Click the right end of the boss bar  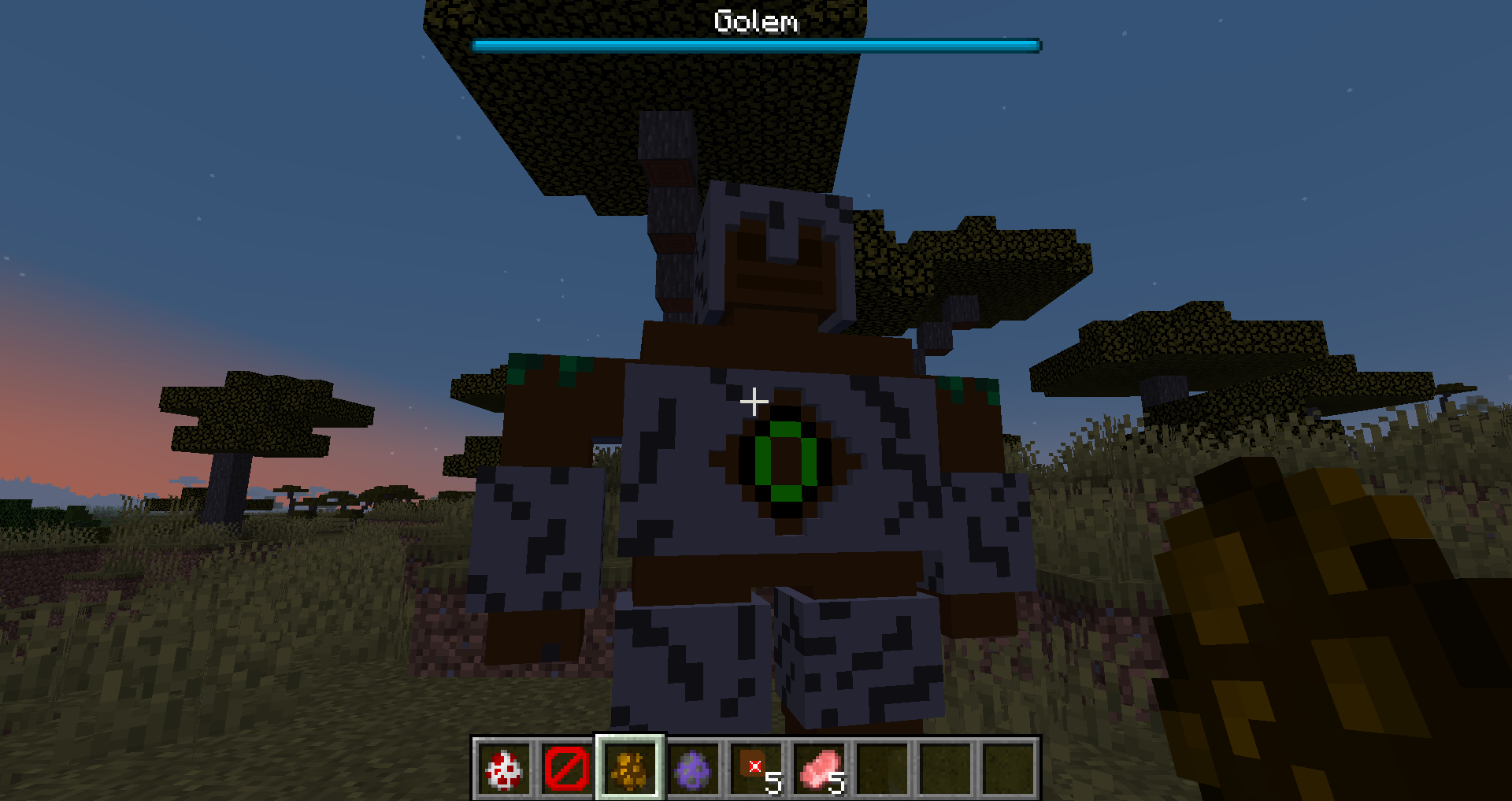(1036, 46)
